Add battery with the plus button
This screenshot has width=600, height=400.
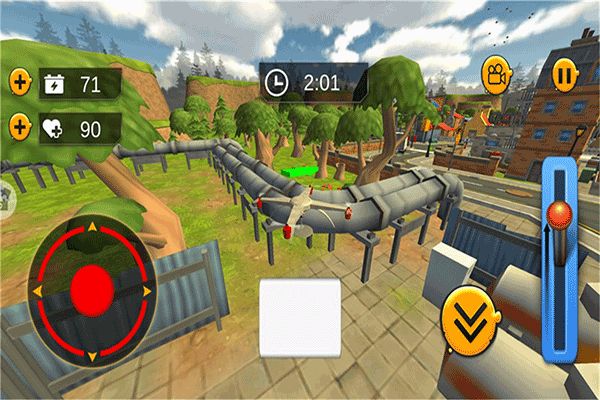point(20,83)
